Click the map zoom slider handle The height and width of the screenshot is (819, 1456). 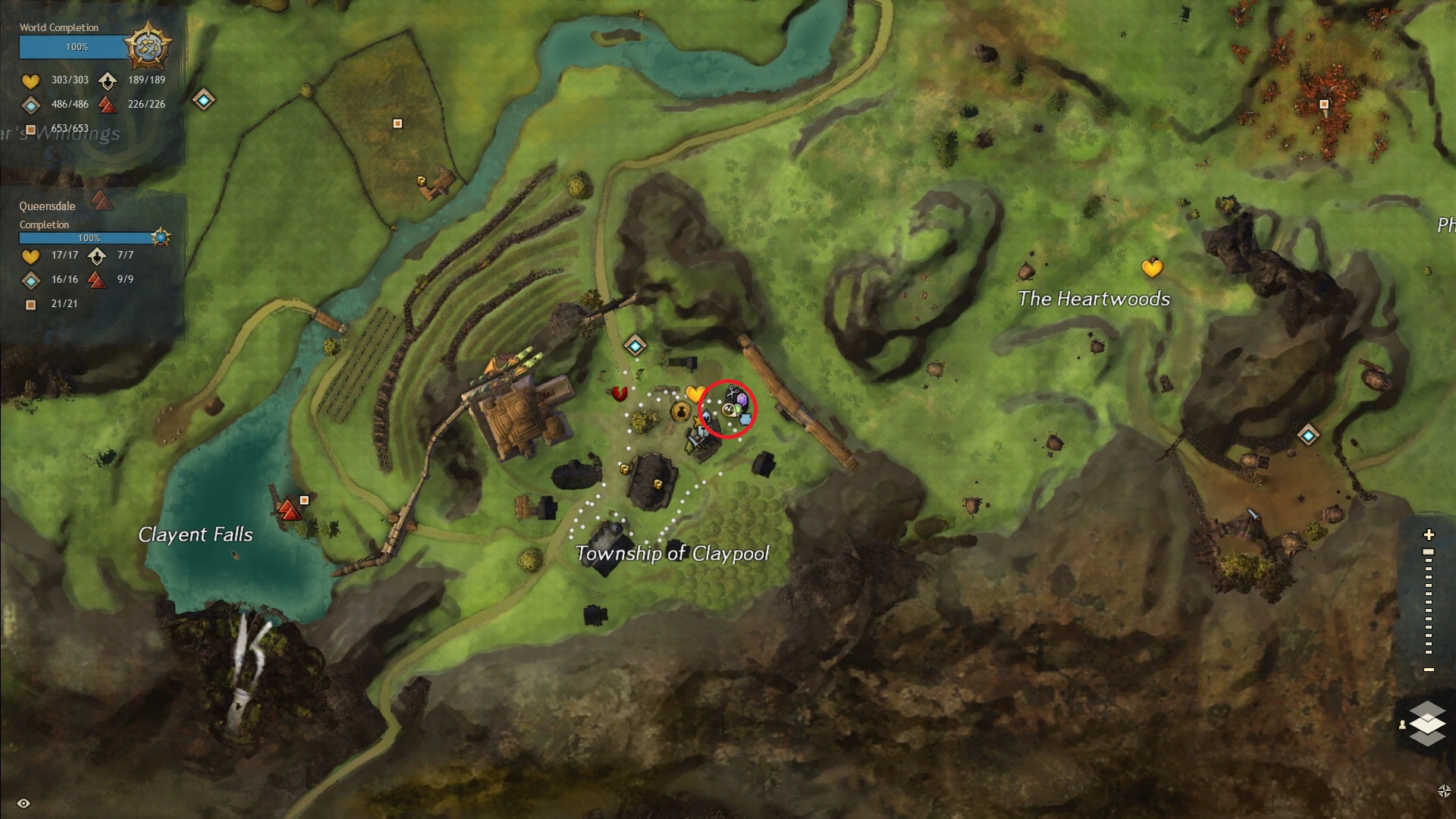(x=1429, y=552)
